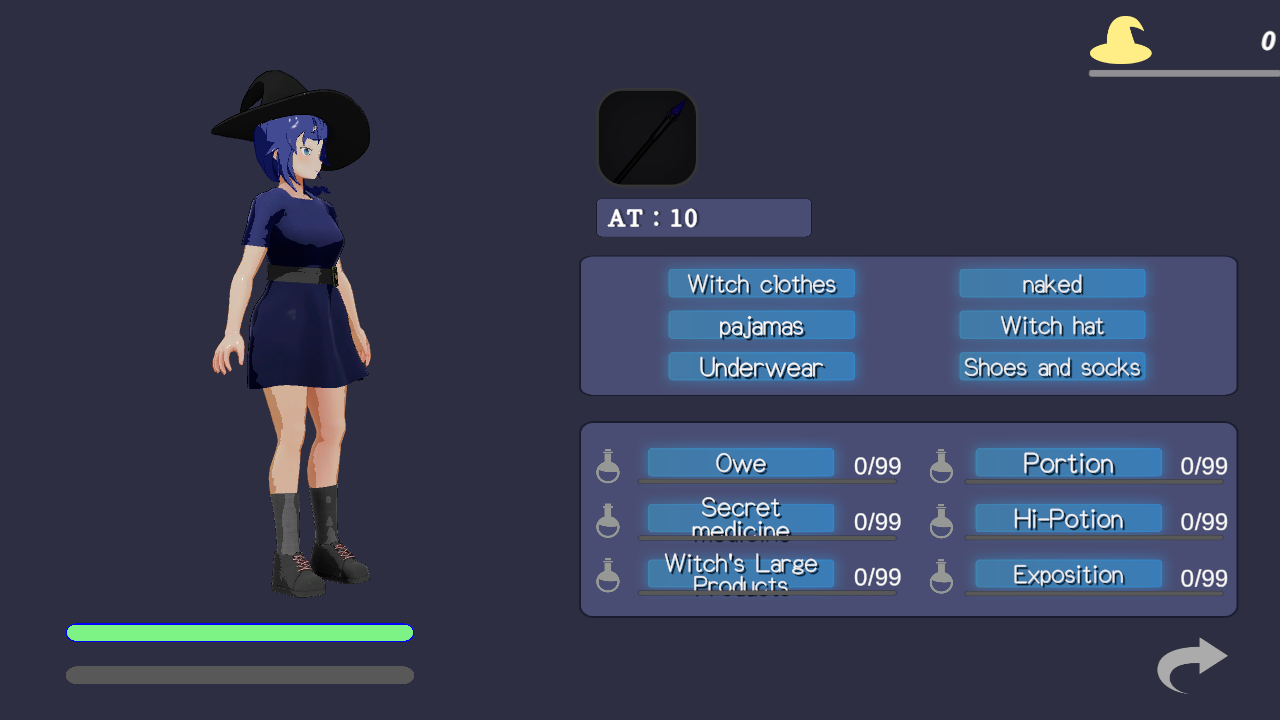Choose the naked outfit option

coord(1052,284)
